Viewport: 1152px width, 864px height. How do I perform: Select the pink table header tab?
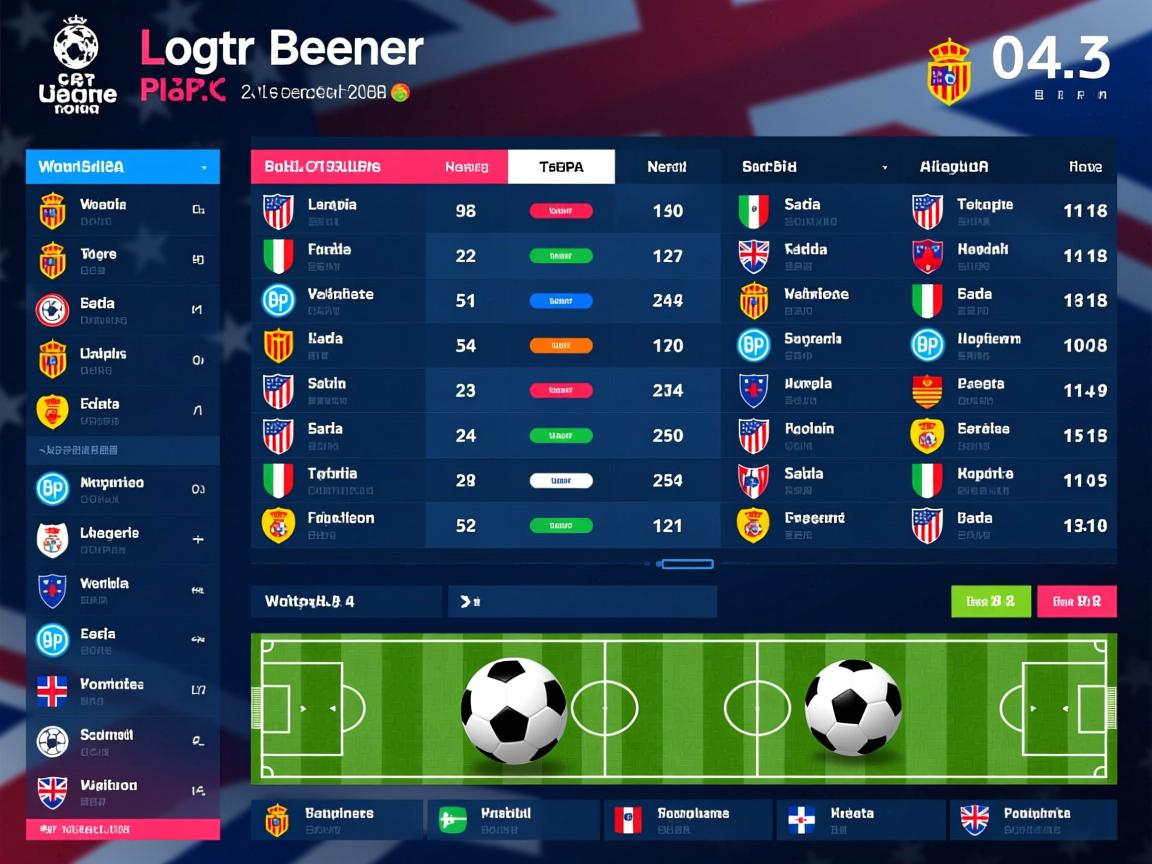point(339,167)
